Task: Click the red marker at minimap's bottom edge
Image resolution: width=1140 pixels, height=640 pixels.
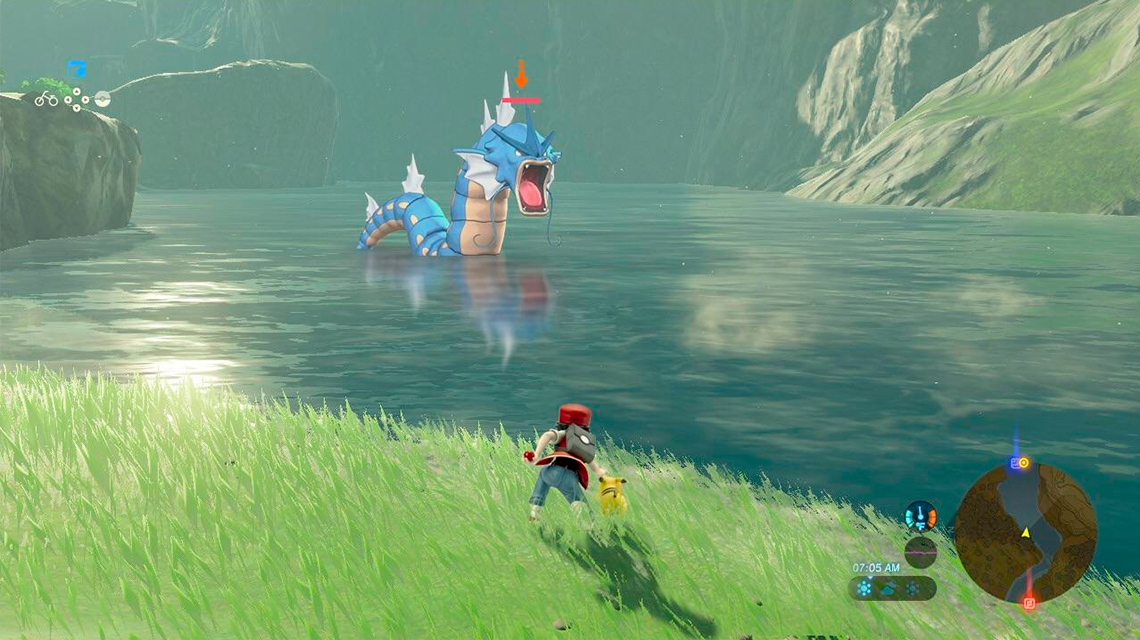Action: [x=1028, y=602]
